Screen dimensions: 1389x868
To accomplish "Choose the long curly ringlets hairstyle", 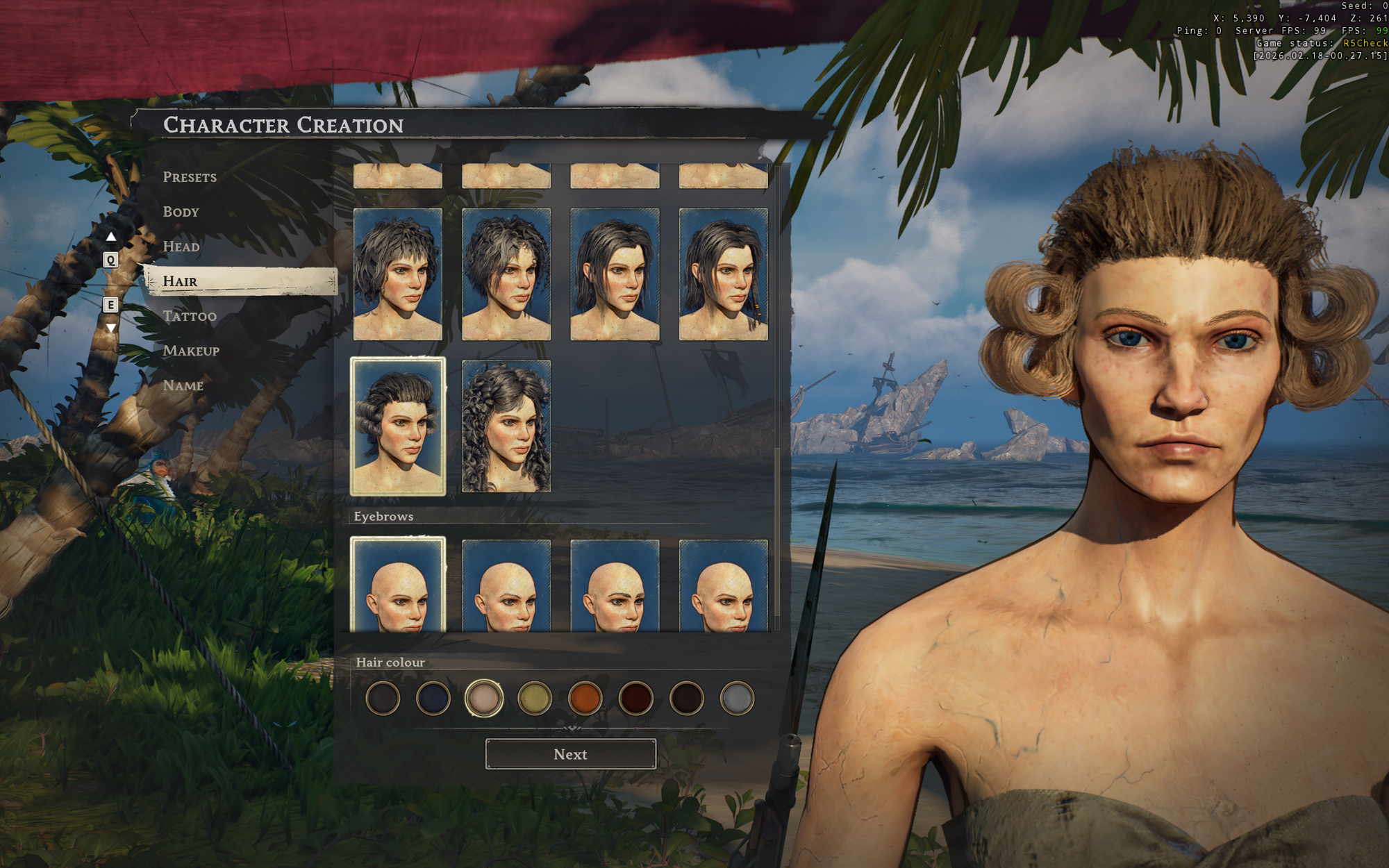I will [x=506, y=426].
